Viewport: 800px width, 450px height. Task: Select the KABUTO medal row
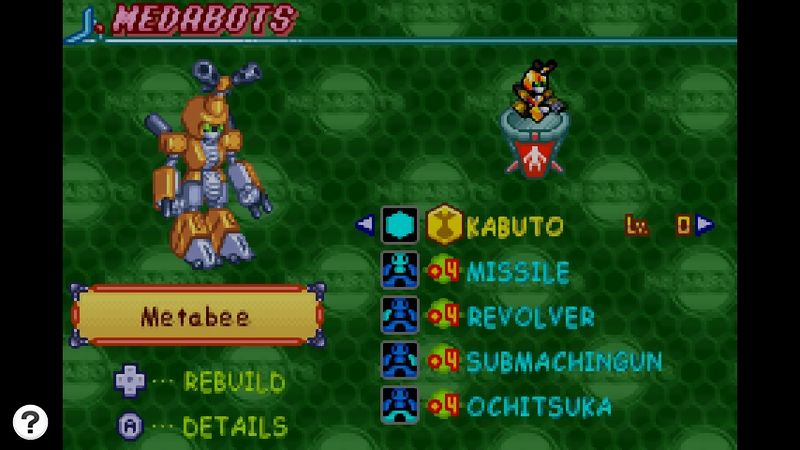[515, 226]
